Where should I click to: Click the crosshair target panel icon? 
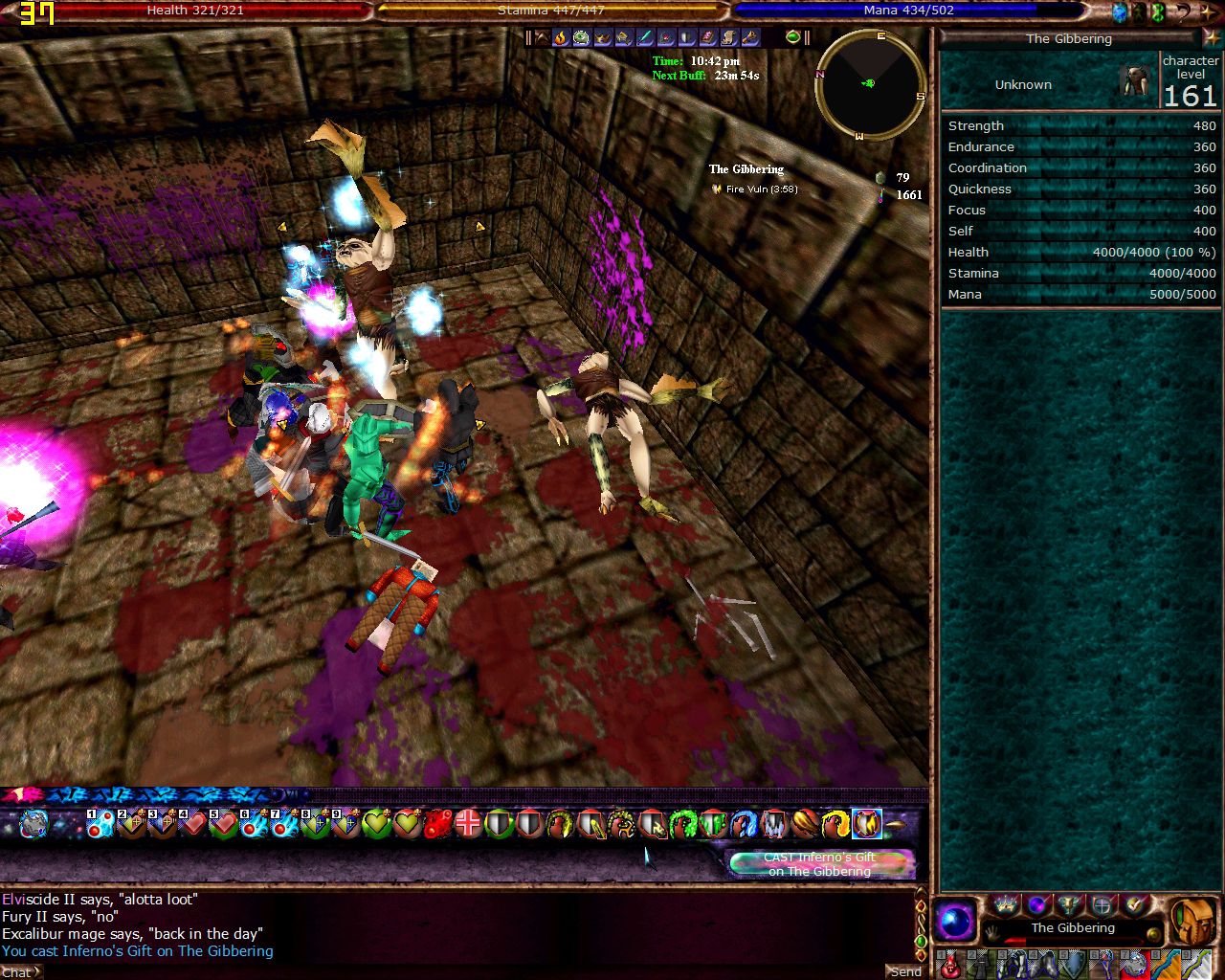[1102, 903]
